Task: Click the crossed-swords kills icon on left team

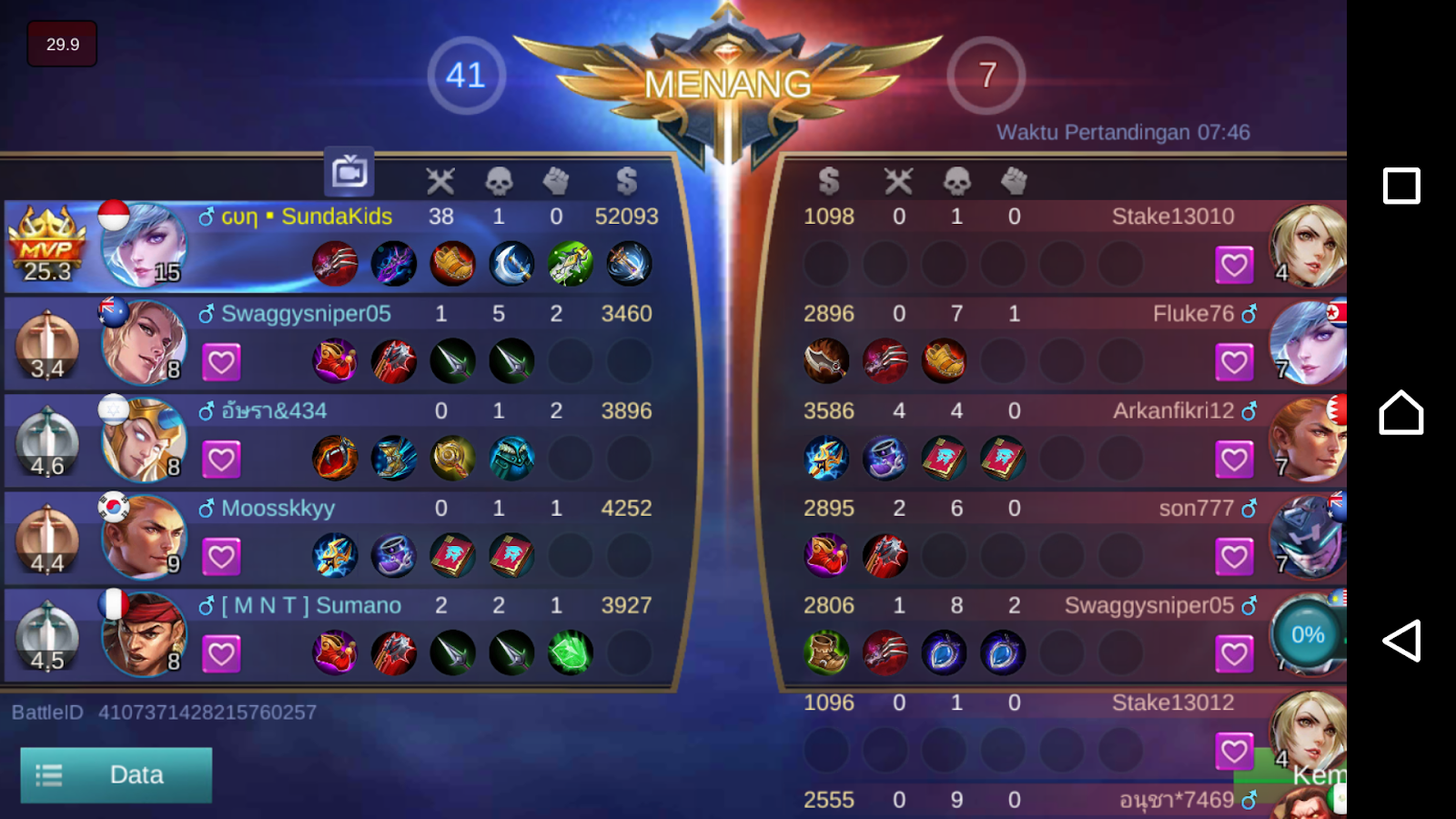Action: (442, 180)
